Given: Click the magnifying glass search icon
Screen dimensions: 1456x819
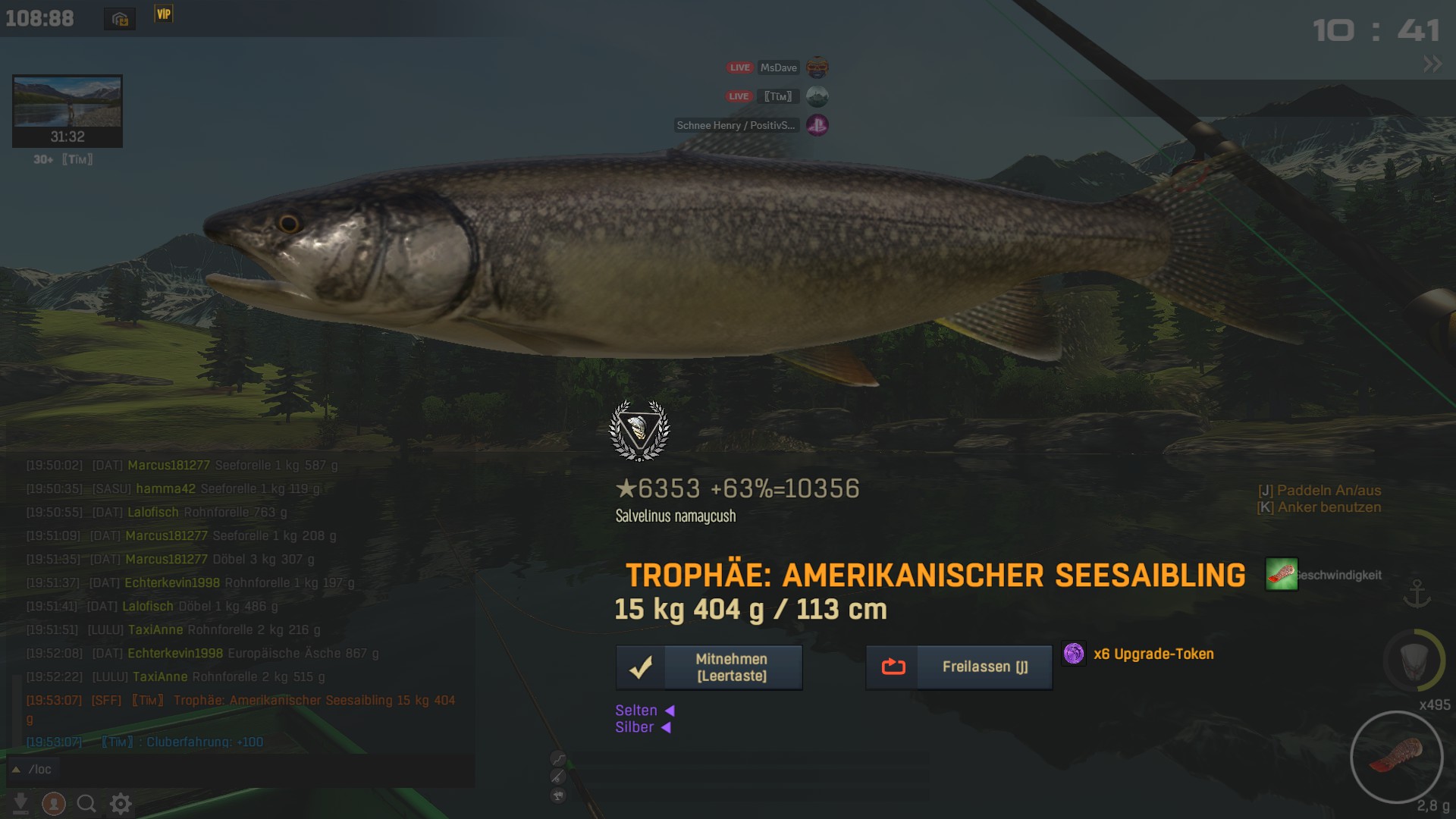Looking at the screenshot, I should coord(86,803).
